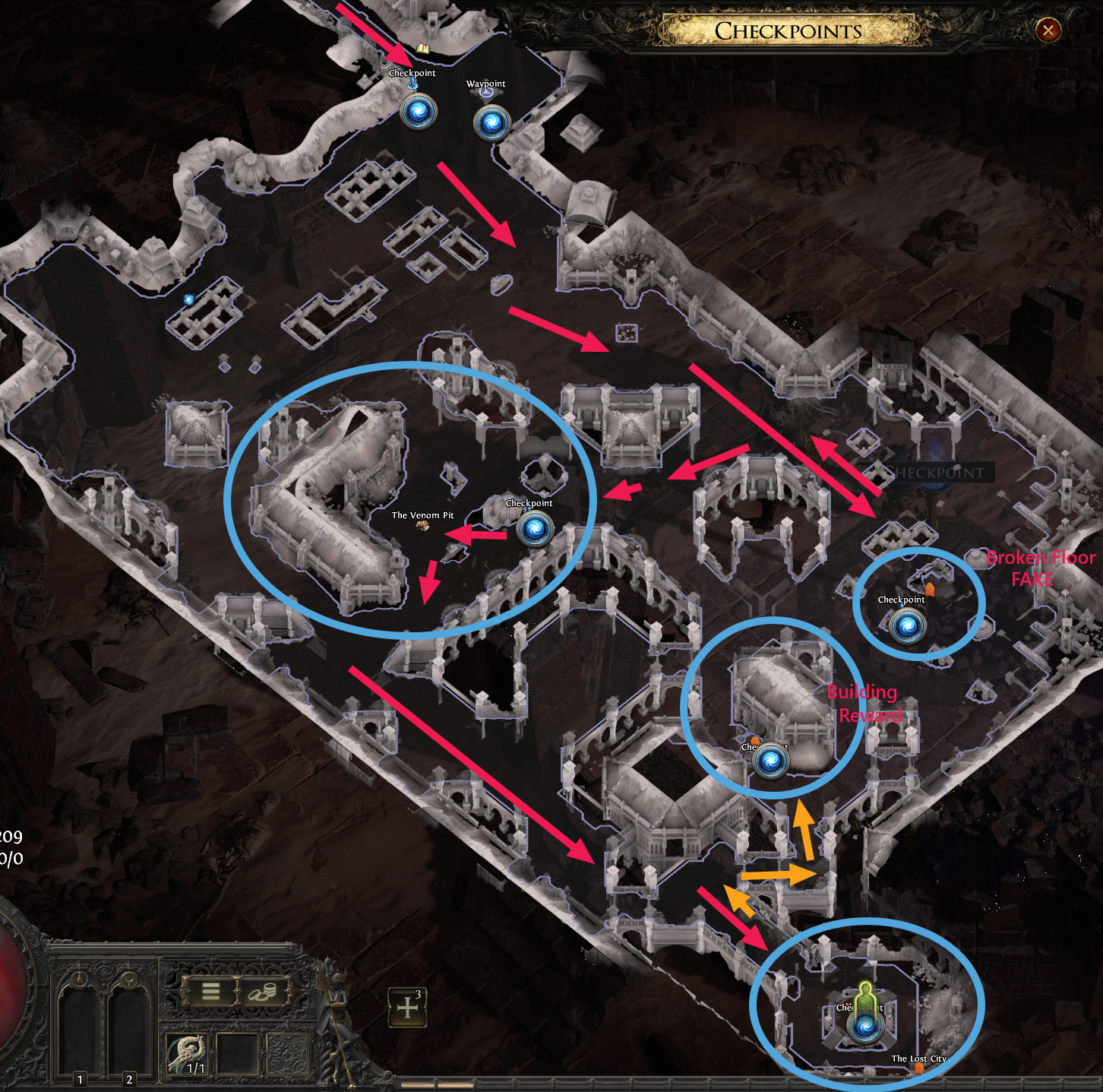Choose the checkpoint near the Broken Floor note
The width and height of the screenshot is (1103, 1092).
(906, 627)
